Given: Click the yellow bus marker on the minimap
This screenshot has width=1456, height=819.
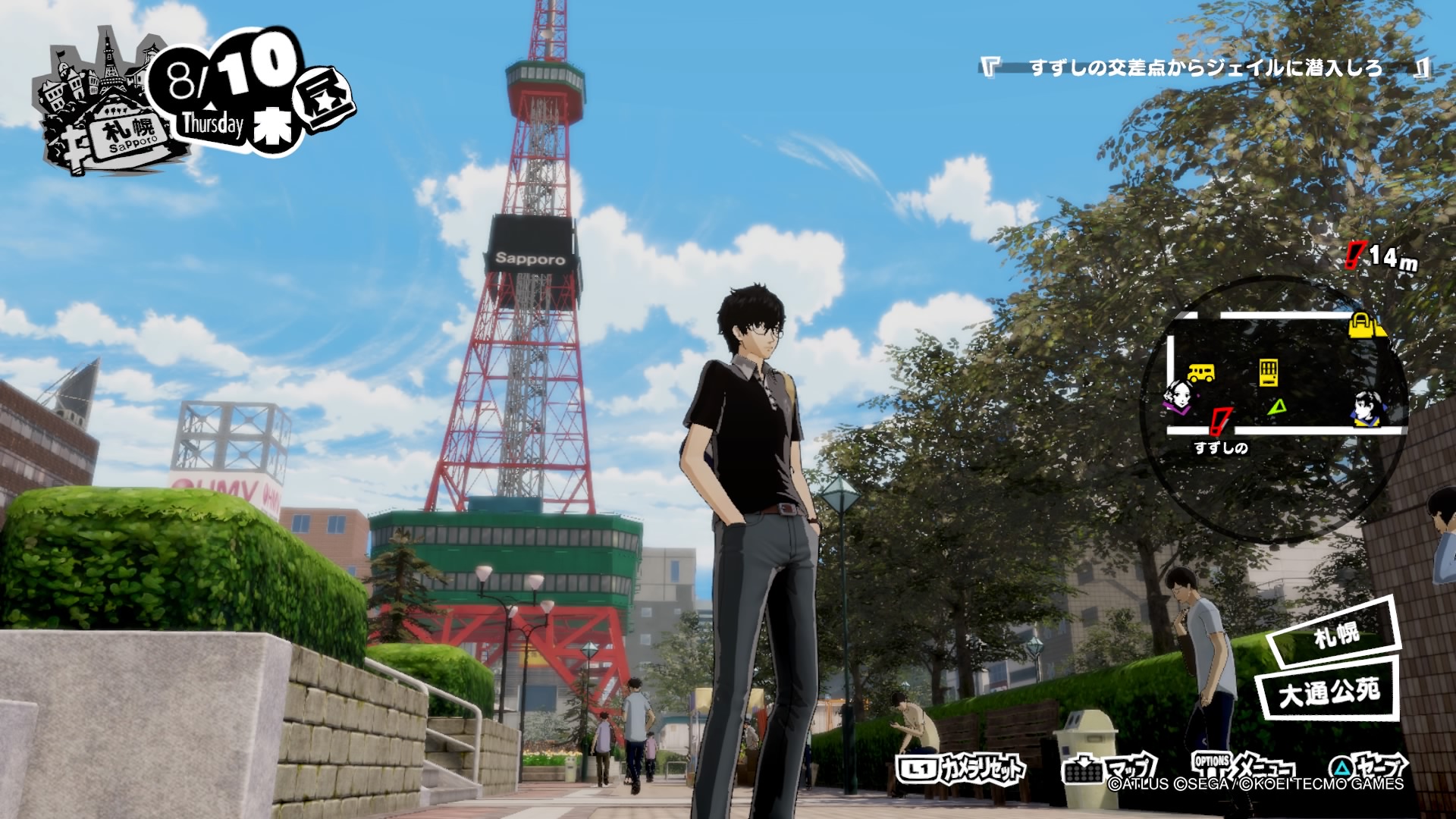Looking at the screenshot, I should click(x=1200, y=372).
